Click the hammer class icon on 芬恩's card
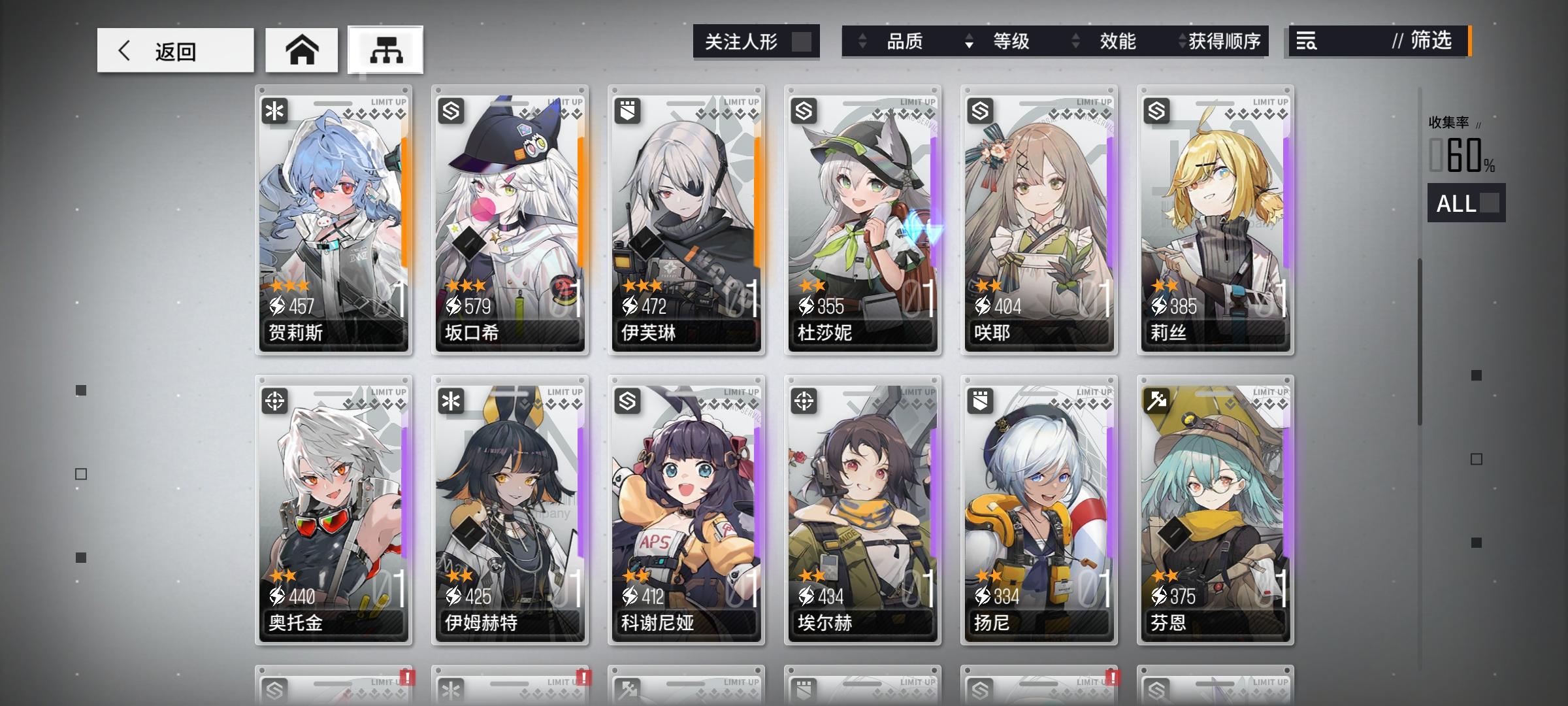 (x=1156, y=401)
